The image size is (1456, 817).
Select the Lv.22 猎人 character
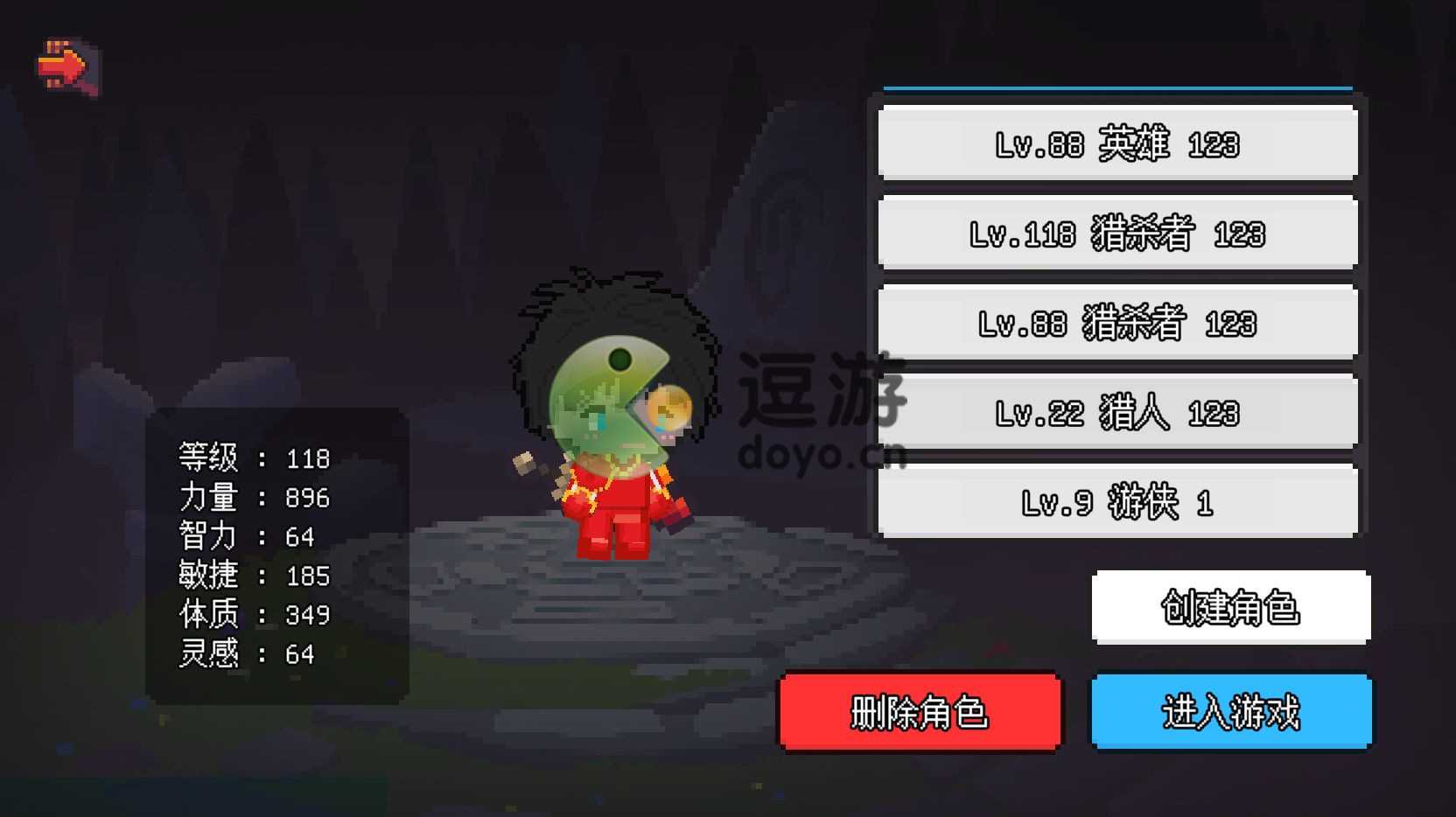point(1117,413)
